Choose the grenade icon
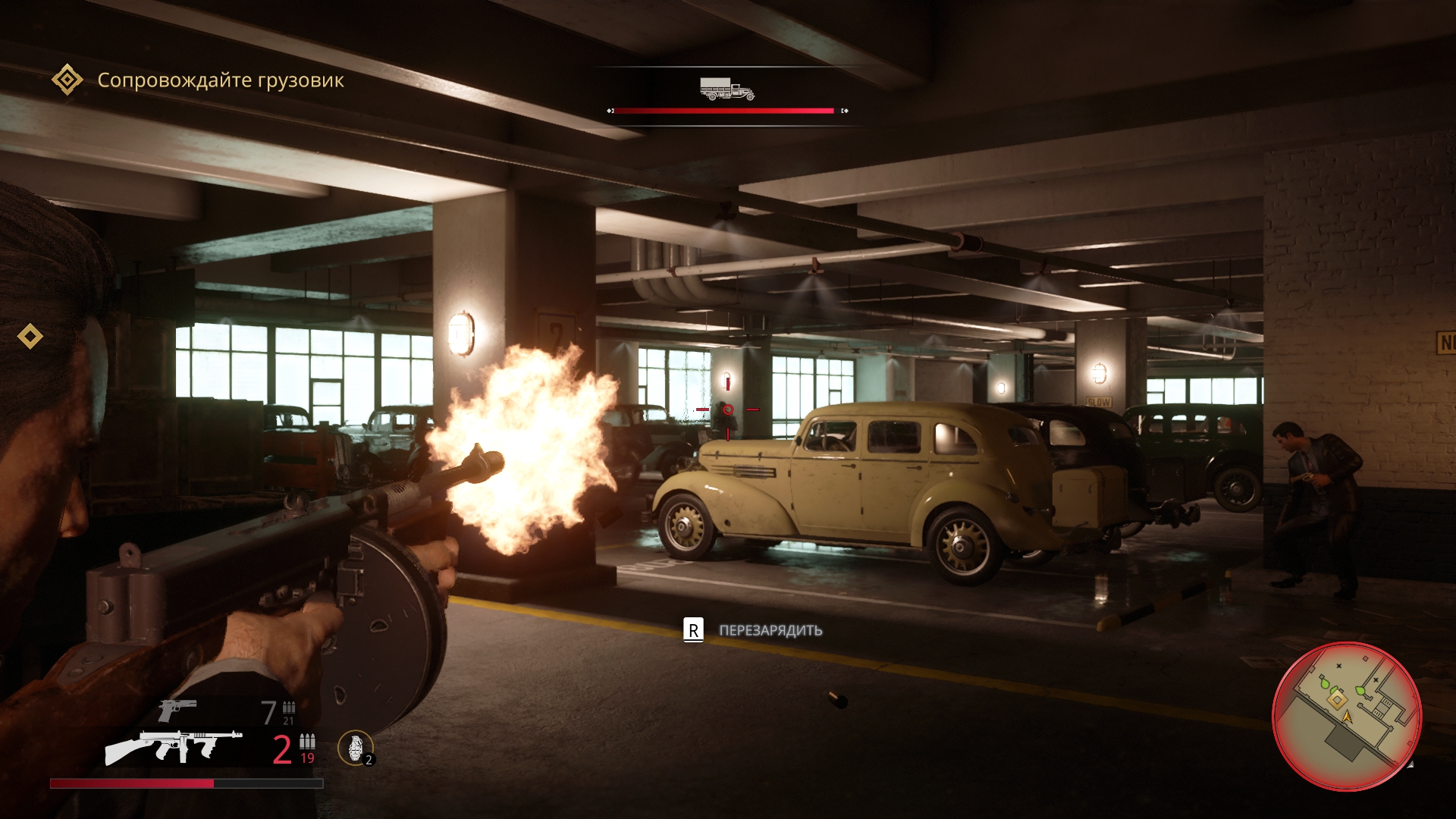This screenshot has height=819, width=1456. click(x=354, y=747)
